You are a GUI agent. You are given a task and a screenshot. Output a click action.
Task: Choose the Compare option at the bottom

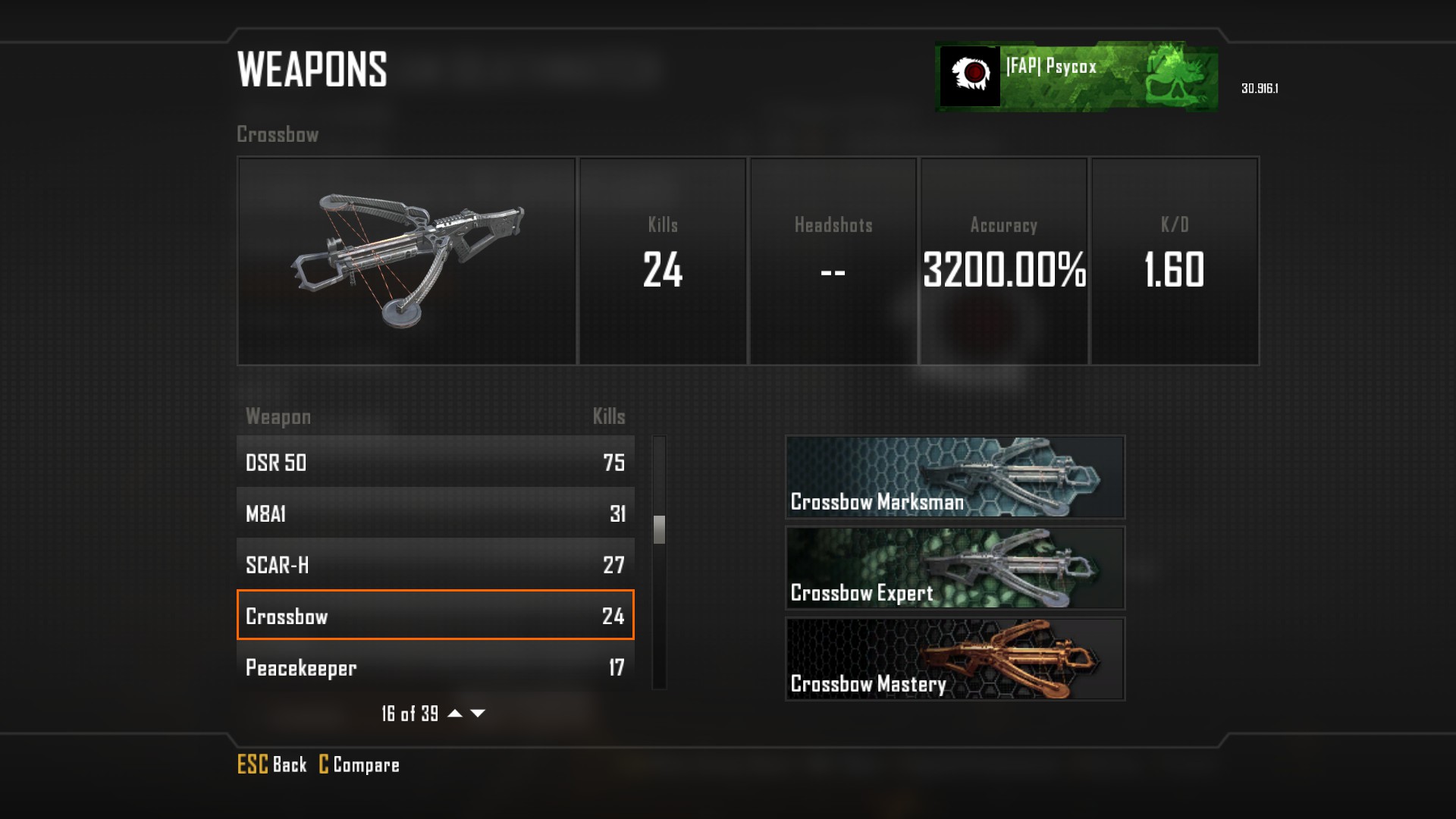tap(359, 764)
